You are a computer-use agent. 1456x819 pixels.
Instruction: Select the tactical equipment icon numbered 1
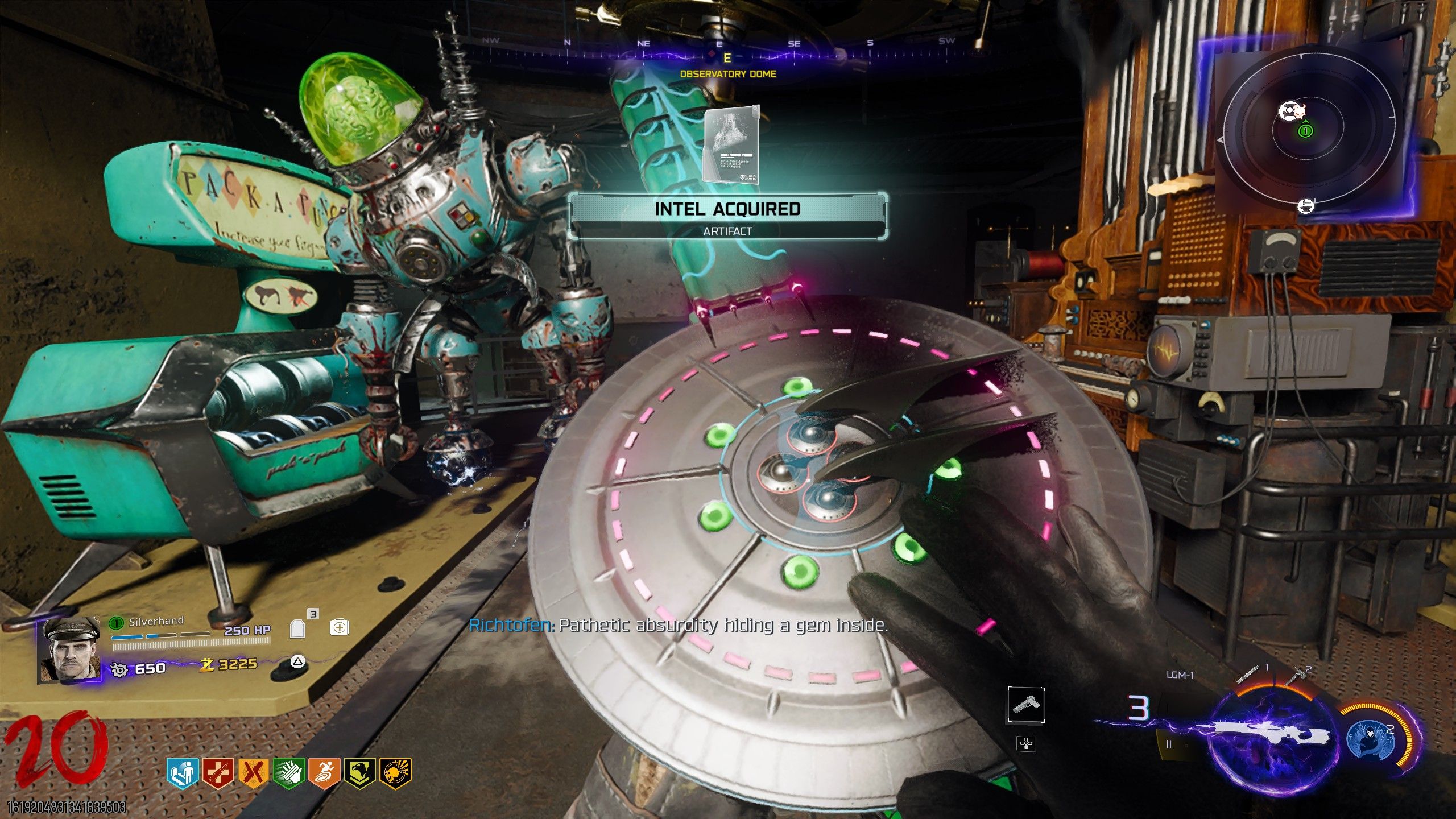click(x=1248, y=675)
